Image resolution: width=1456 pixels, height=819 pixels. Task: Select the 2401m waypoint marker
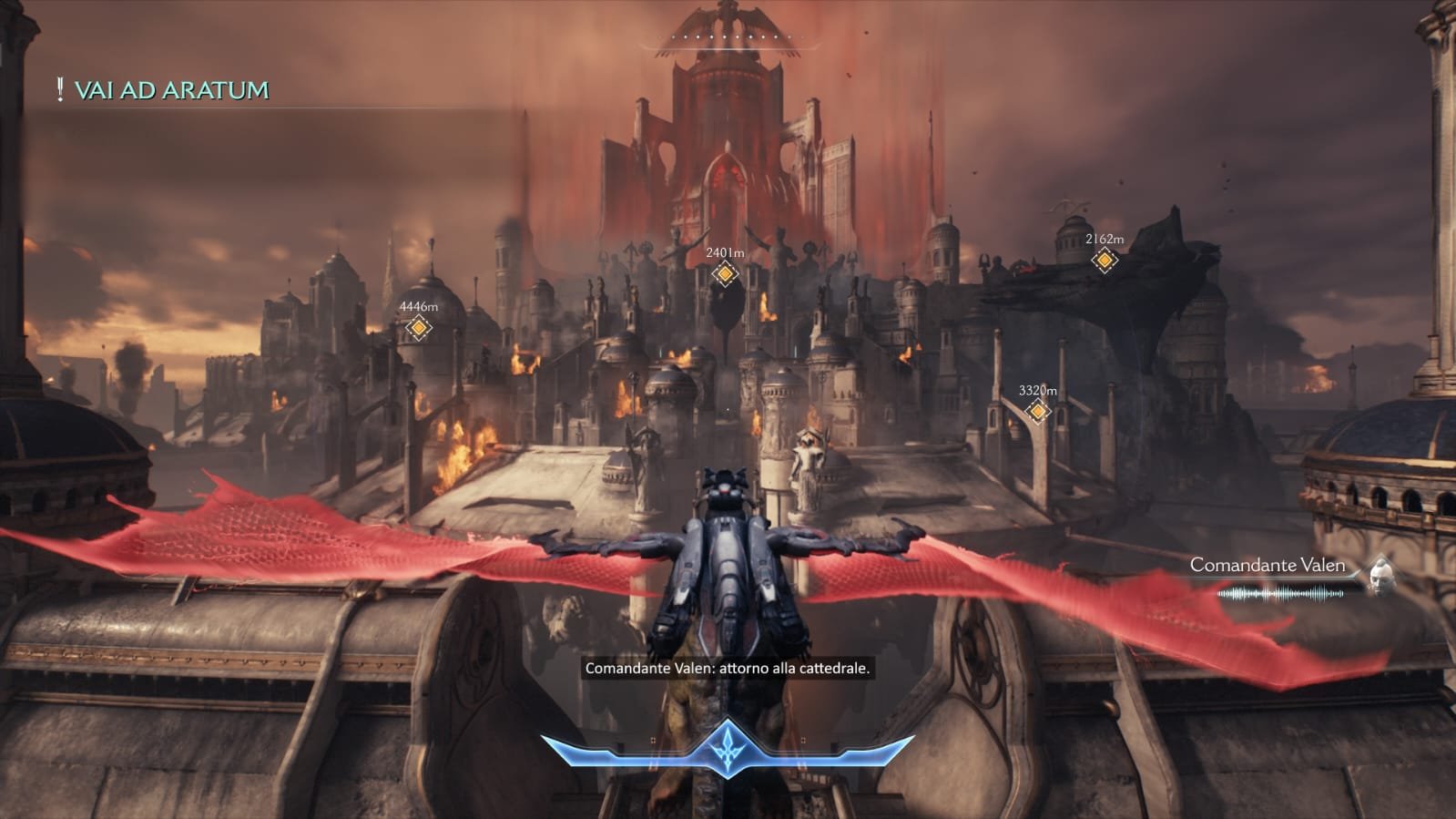(x=725, y=273)
